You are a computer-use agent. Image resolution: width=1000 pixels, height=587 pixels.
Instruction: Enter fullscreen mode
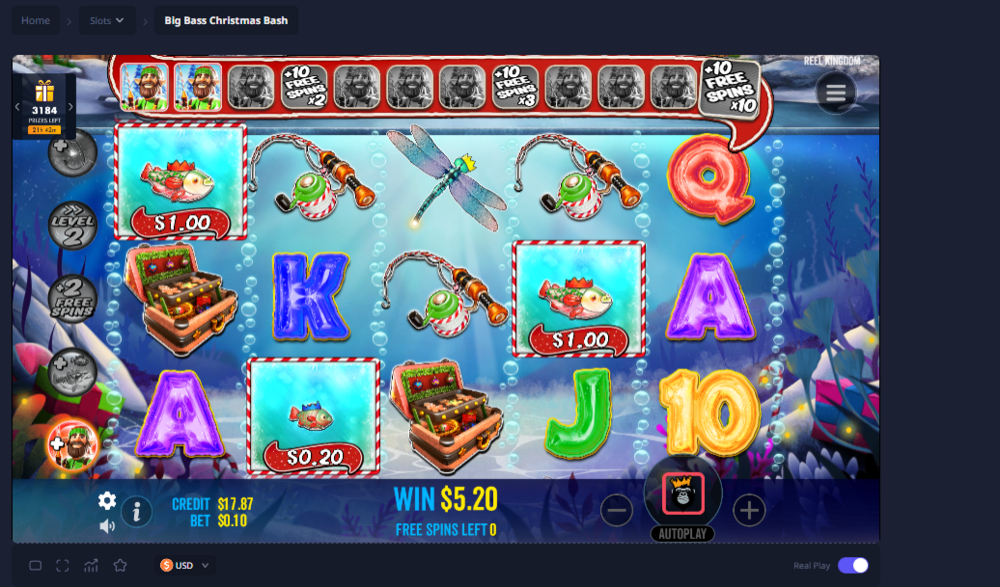click(x=63, y=565)
